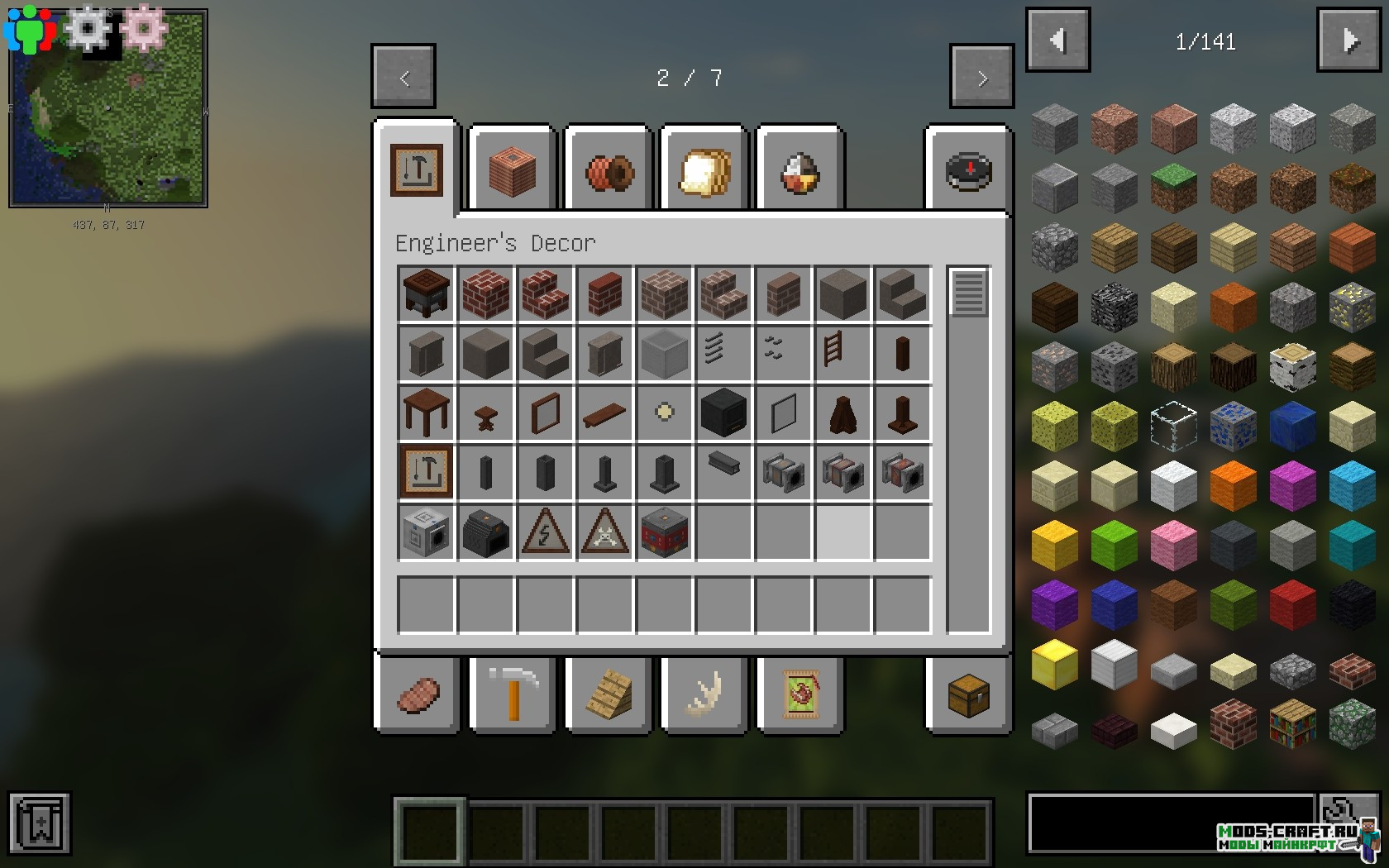Show the next item list page
This screenshot has width=1389, height=868.
(1348, 40)
